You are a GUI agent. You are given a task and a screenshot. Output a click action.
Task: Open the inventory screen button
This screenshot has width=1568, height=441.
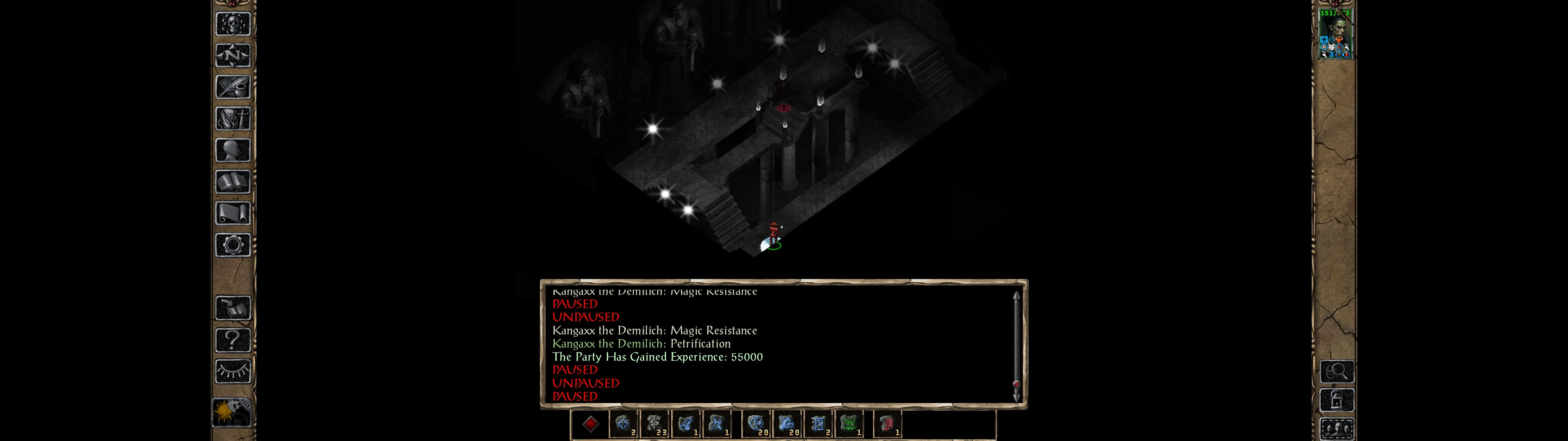pyautogui.click(x=232, y=119)
